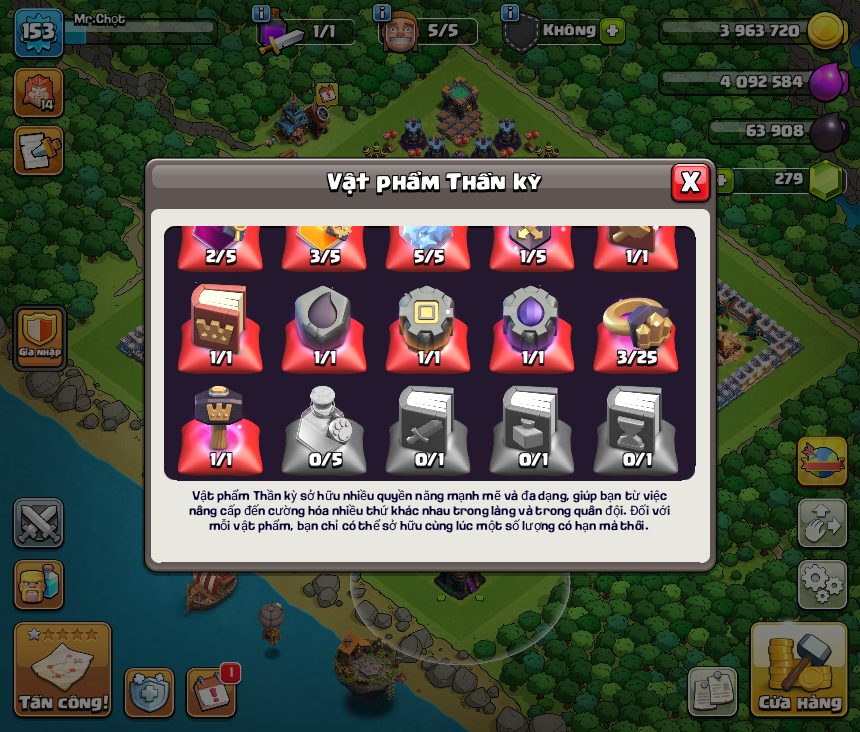
Task: Open the events calendar with notification
Action: point(211,690)
